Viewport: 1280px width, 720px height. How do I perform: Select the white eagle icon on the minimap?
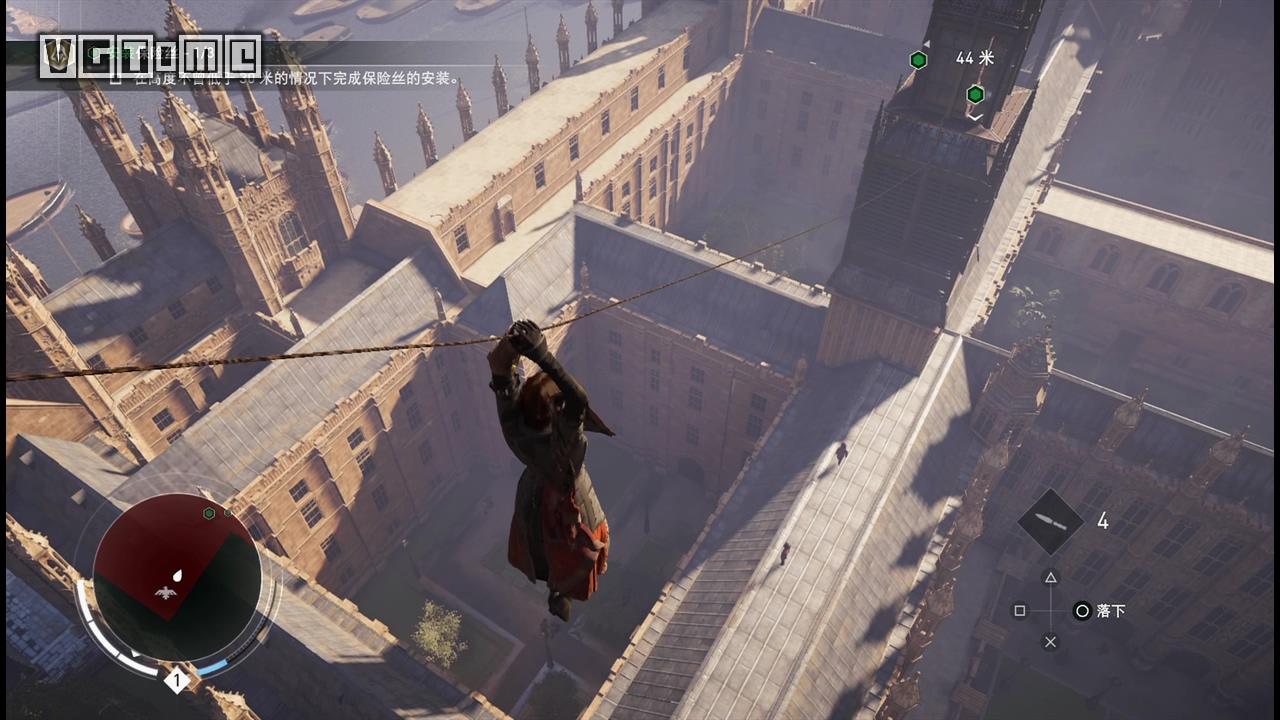coord(167,592)
